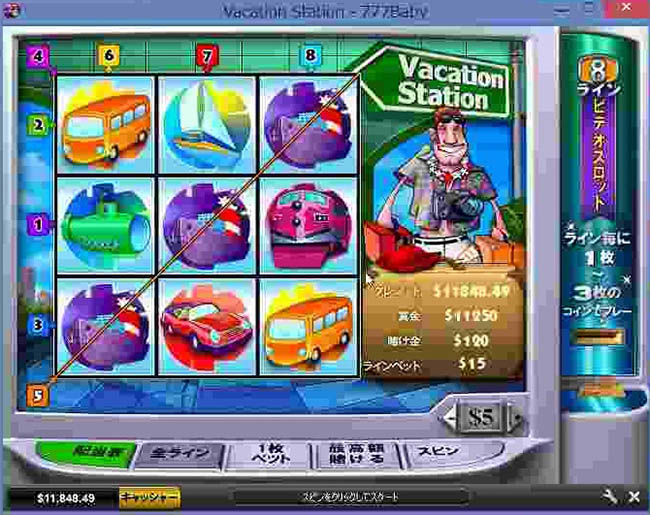Select payline 3 marker
This screenshot has height=515, width=650.
(x=38, y=325)
